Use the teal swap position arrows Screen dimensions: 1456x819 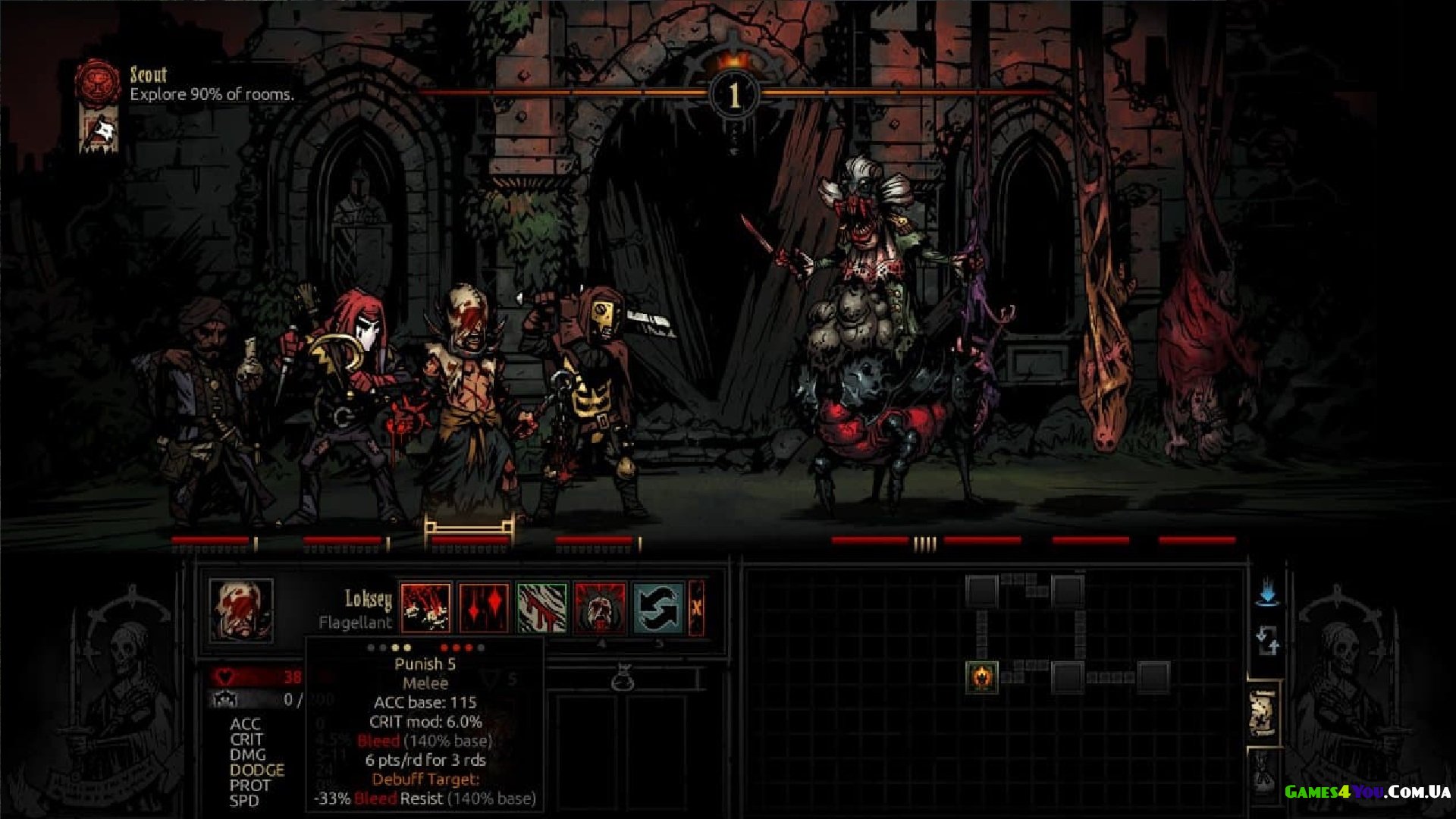[x=658, y=607]
